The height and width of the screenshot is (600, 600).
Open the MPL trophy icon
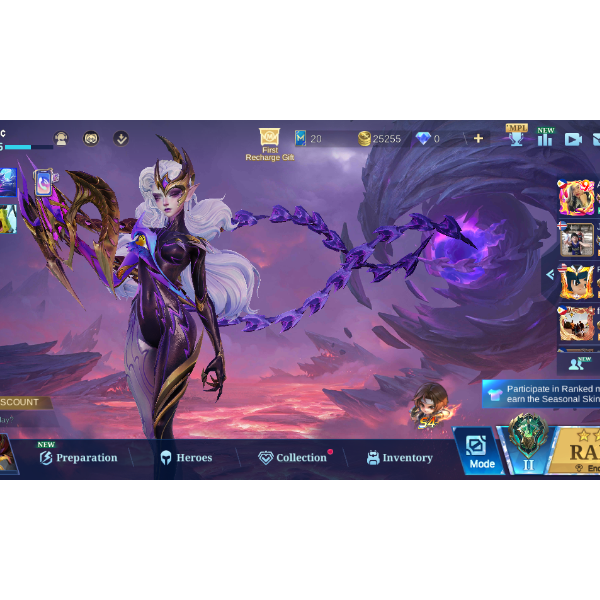coord(516,138)
